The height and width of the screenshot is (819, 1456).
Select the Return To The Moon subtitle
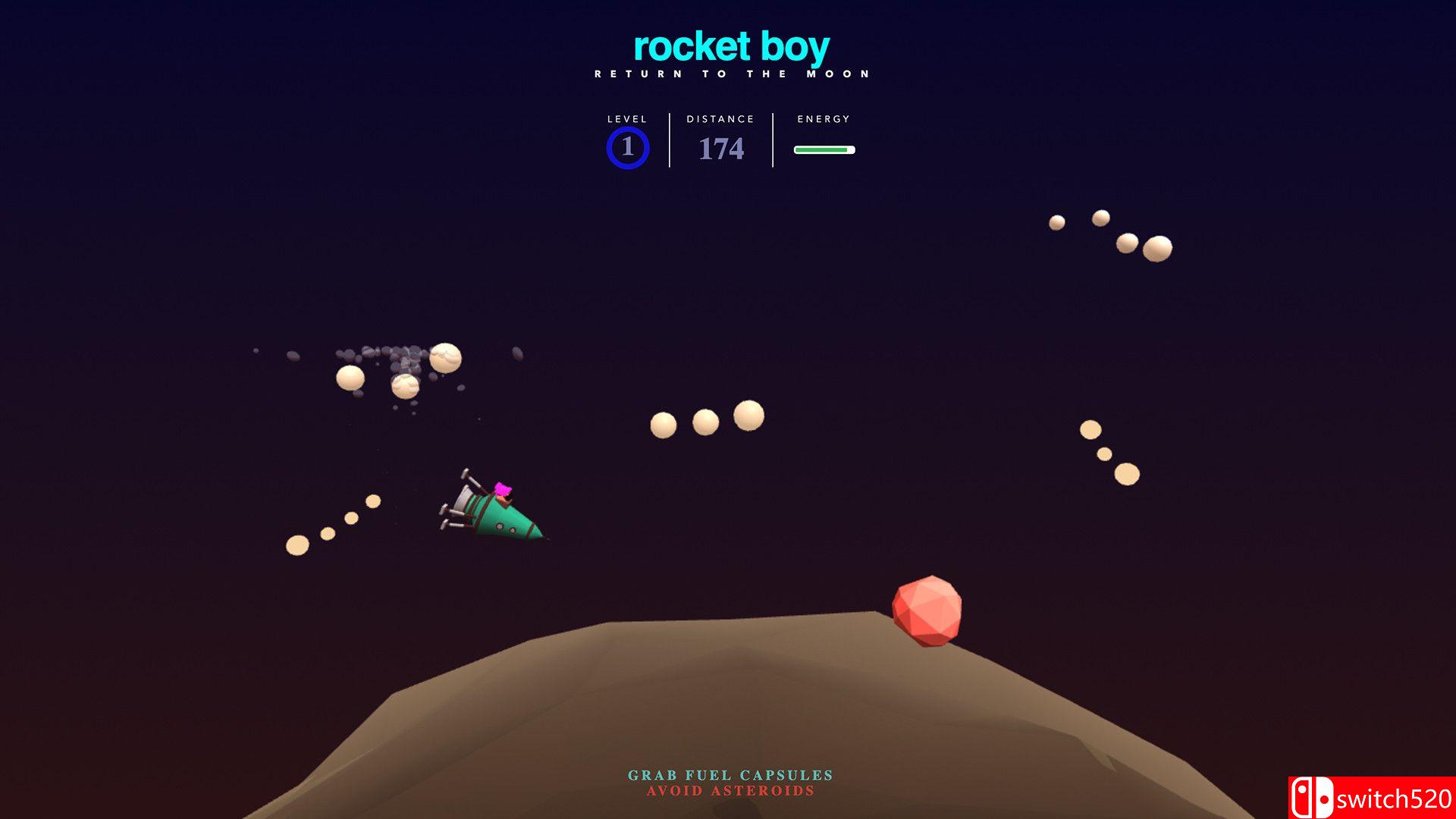(x=730, y=74)
